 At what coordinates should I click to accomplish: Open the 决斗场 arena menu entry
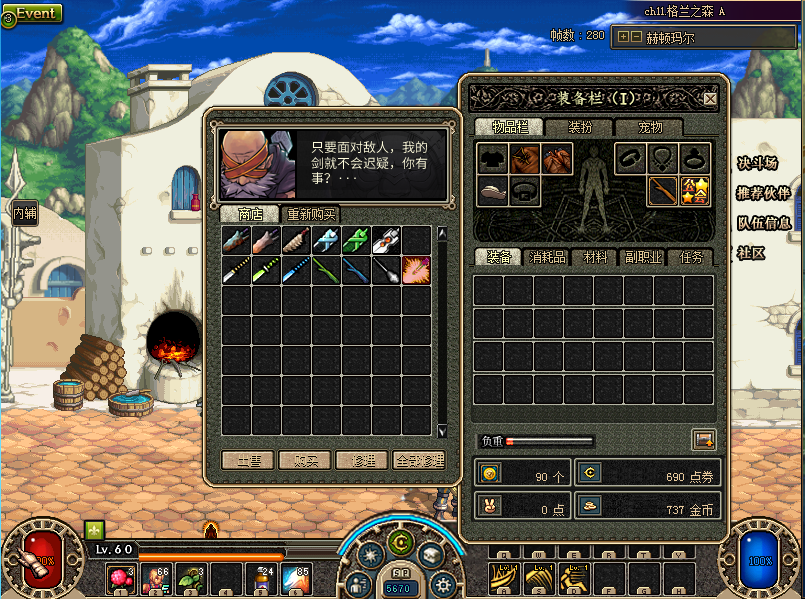758,164
